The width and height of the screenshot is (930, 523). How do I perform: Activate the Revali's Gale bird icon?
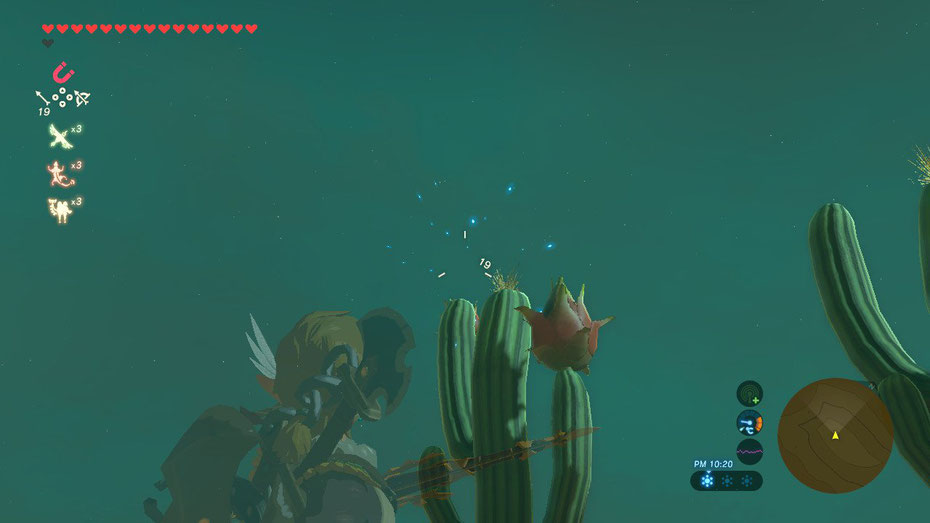[60, 136]
